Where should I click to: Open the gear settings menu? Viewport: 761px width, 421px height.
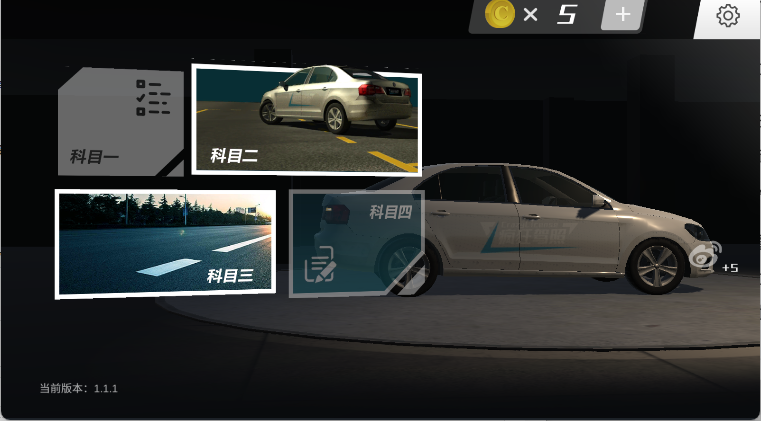[x=728, y=16]
